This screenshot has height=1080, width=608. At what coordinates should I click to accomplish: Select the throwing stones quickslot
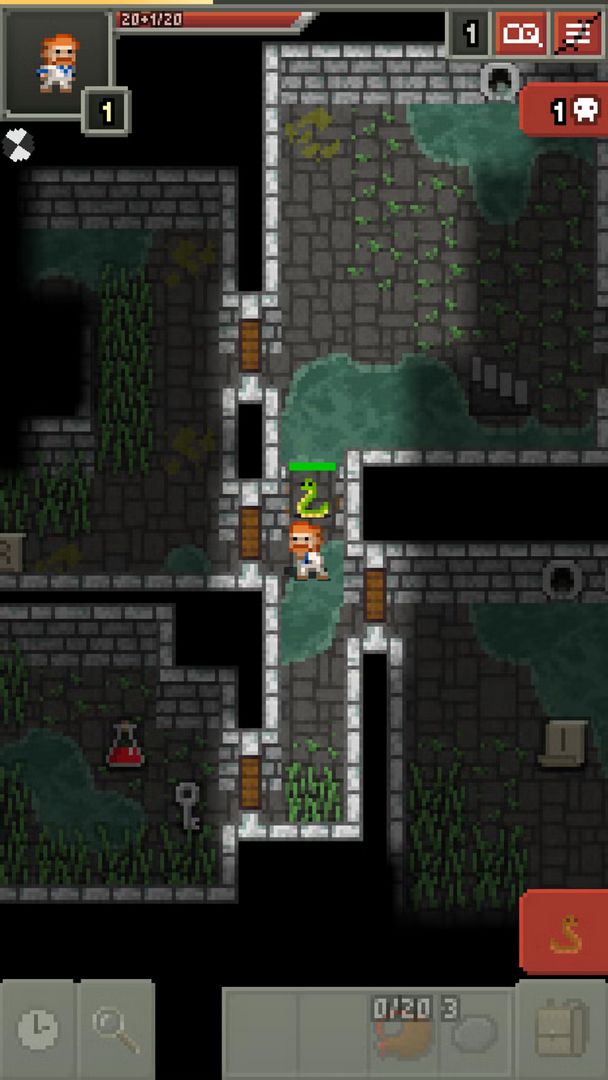[x=476, y=1027]
